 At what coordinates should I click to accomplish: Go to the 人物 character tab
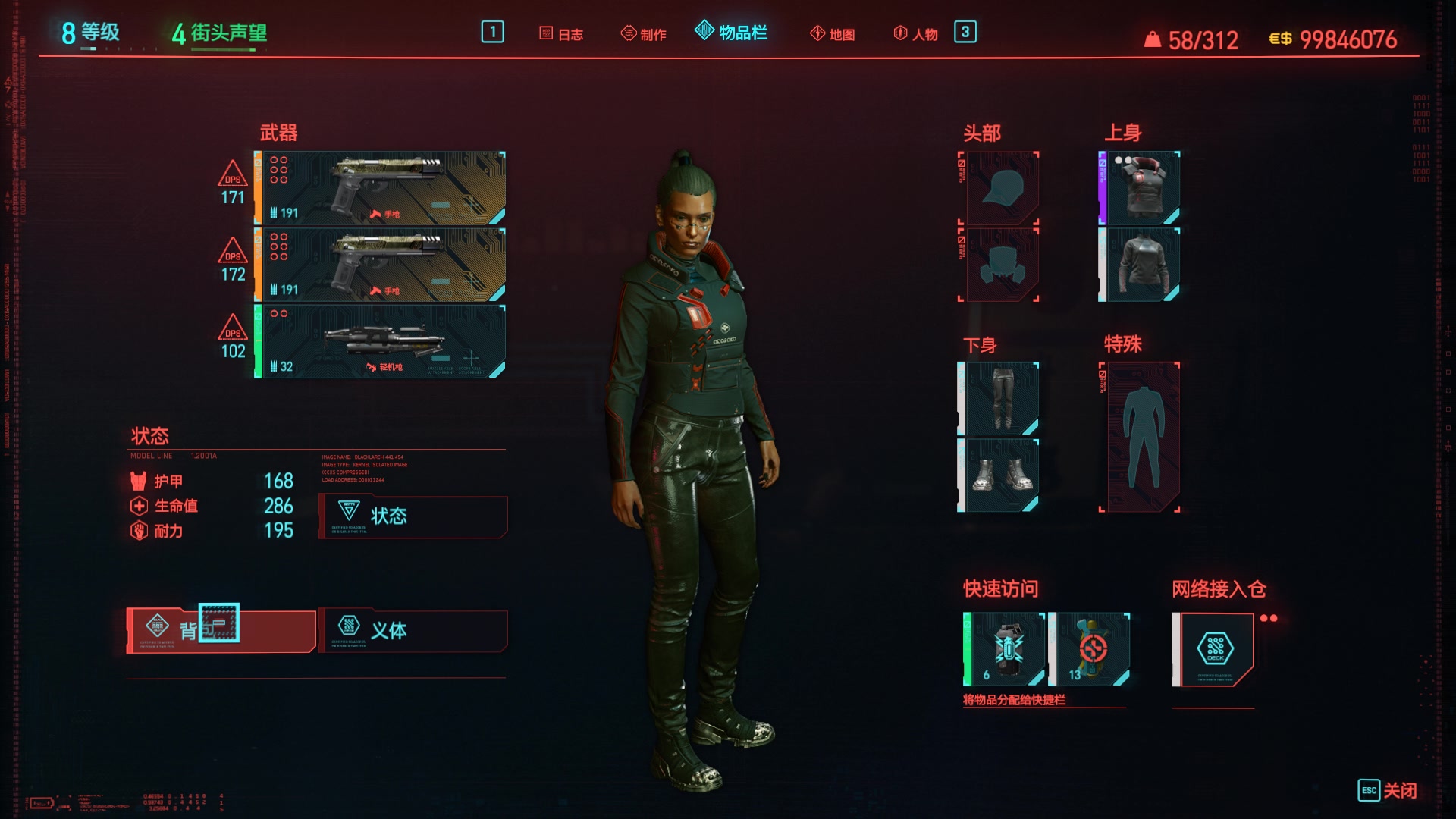(x=916, y=34)
